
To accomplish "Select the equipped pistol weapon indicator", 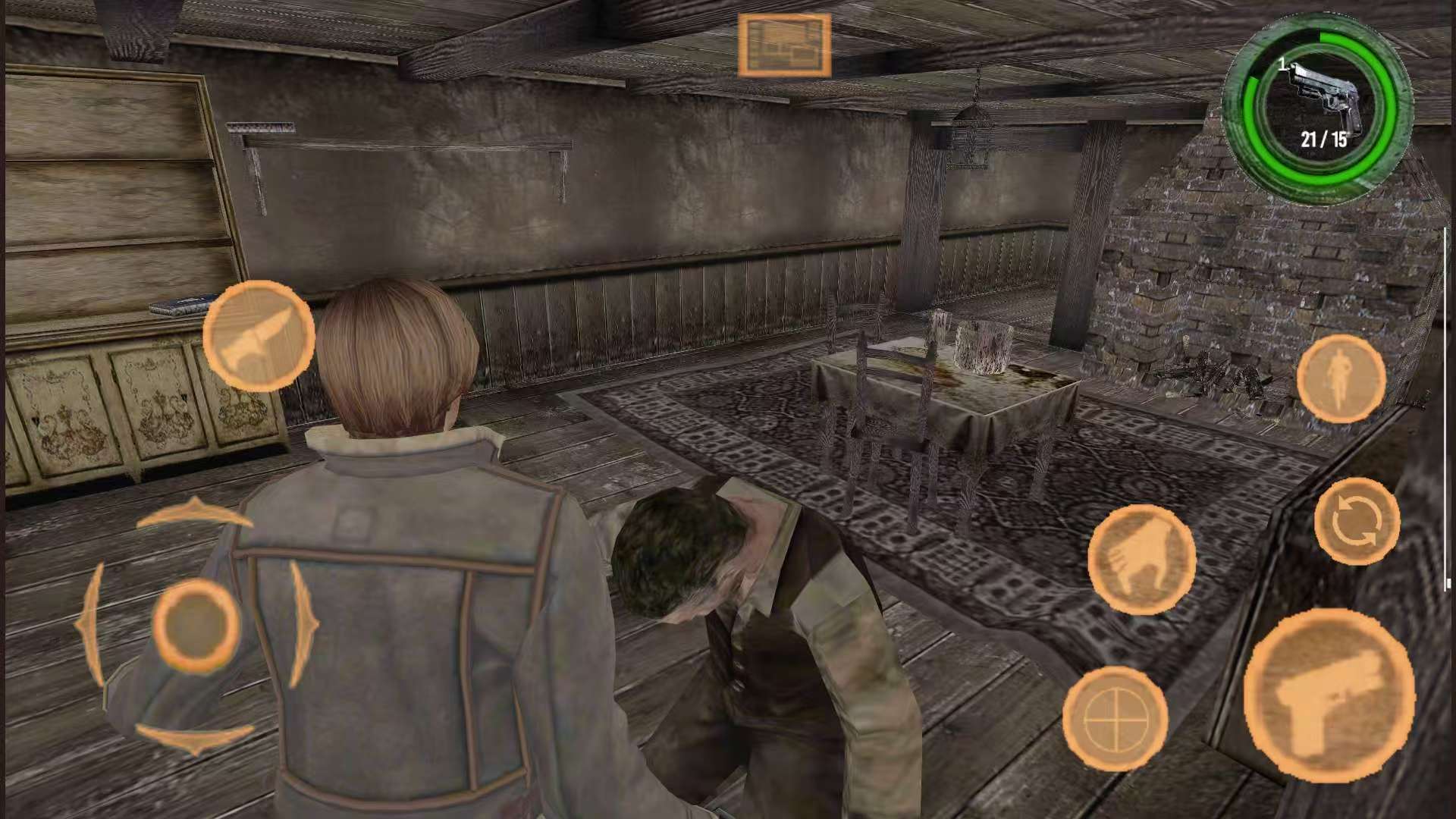I will click(1319, 108).
